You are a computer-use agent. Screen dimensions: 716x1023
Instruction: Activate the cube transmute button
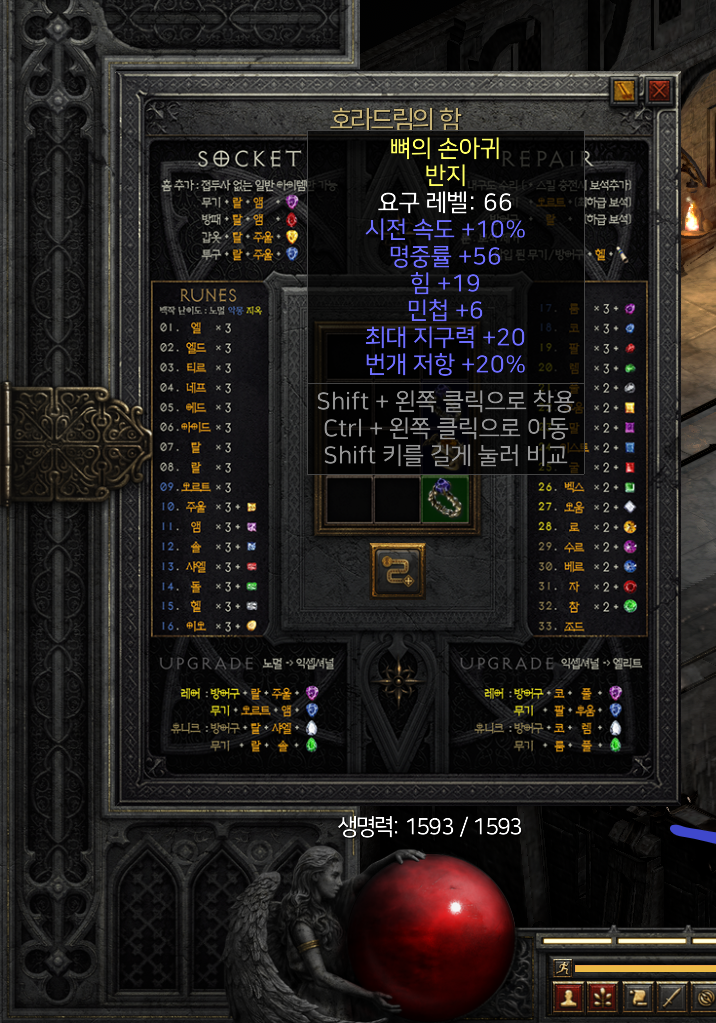[397, 570]
